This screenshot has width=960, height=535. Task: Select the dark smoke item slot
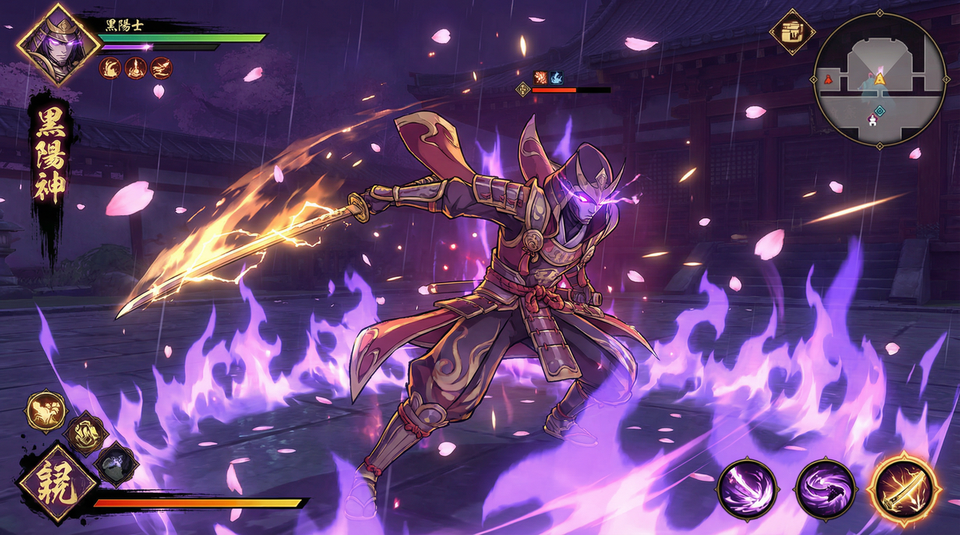pos(117,464)
